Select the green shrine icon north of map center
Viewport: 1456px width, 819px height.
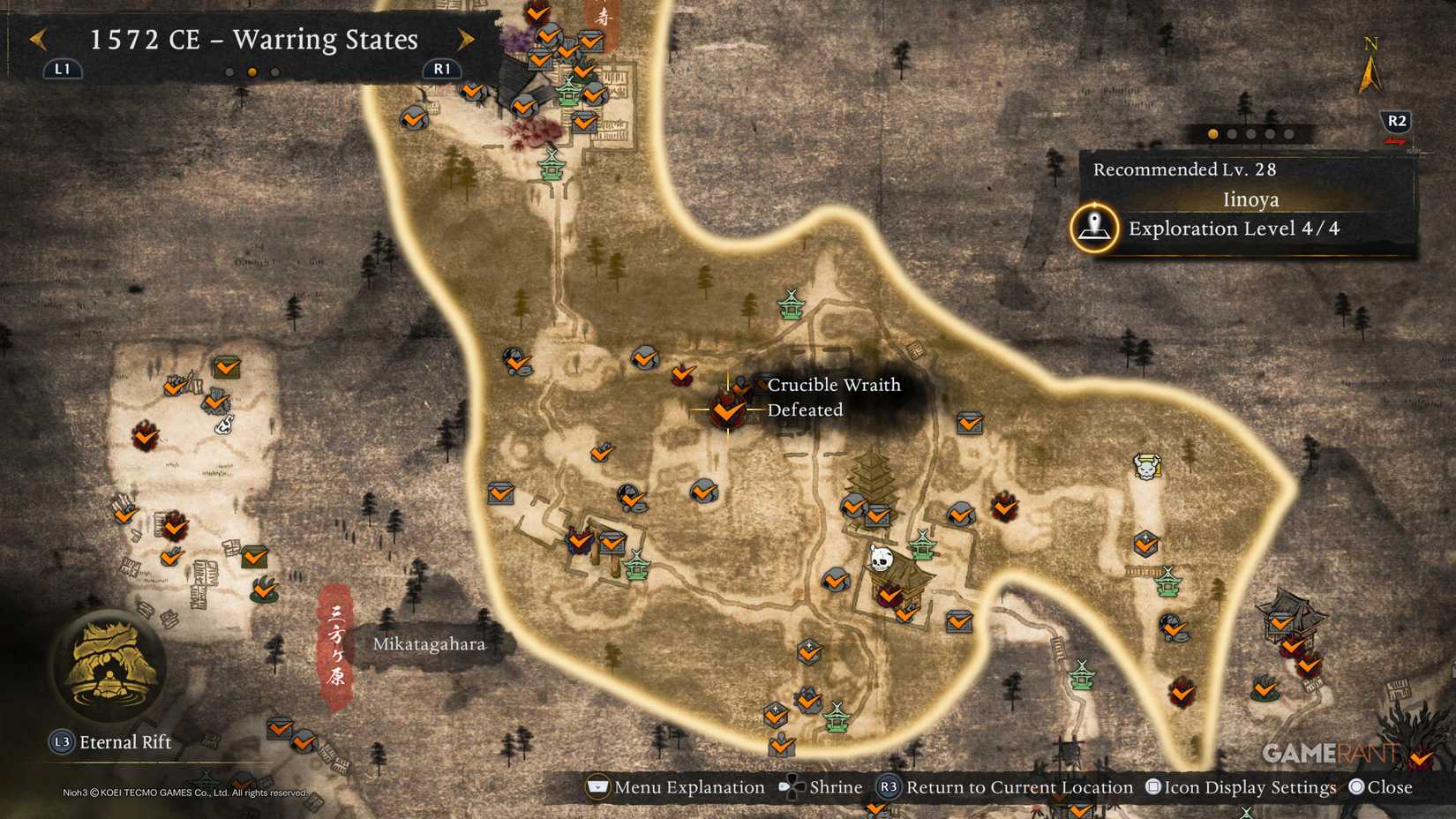point(791,306)
